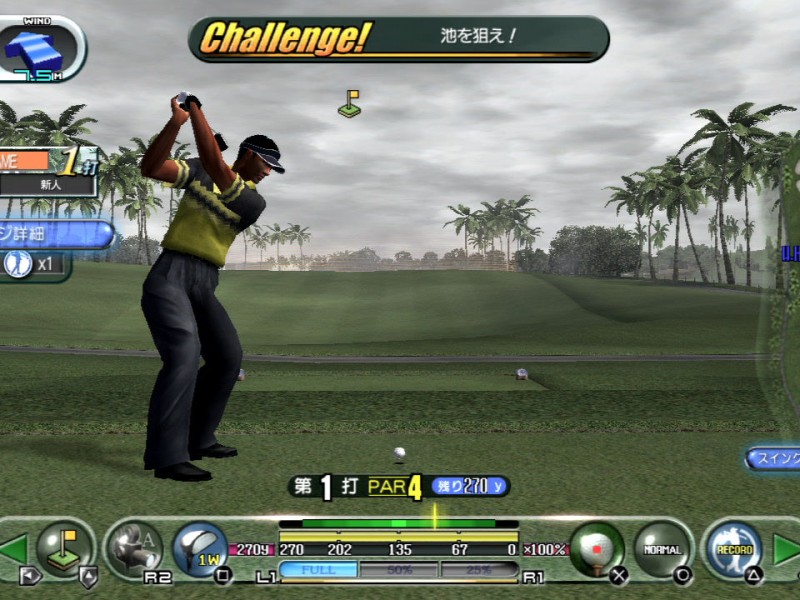Screen dimensions: 800x600
Task: Select the golfer x1 item icon
Action: point(32,264)
